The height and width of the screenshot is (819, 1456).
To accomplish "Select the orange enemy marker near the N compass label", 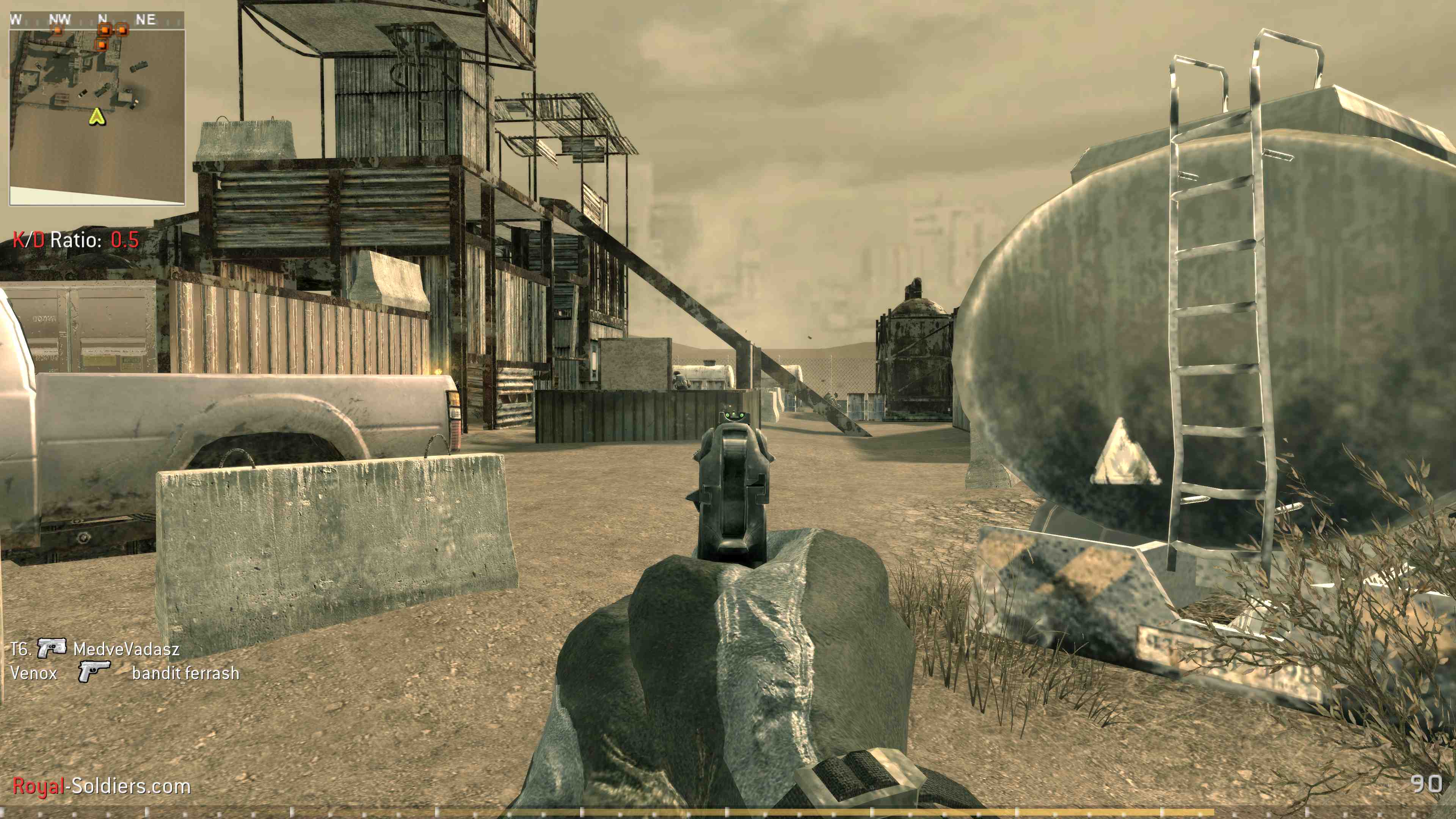I will tap(105, 30).
